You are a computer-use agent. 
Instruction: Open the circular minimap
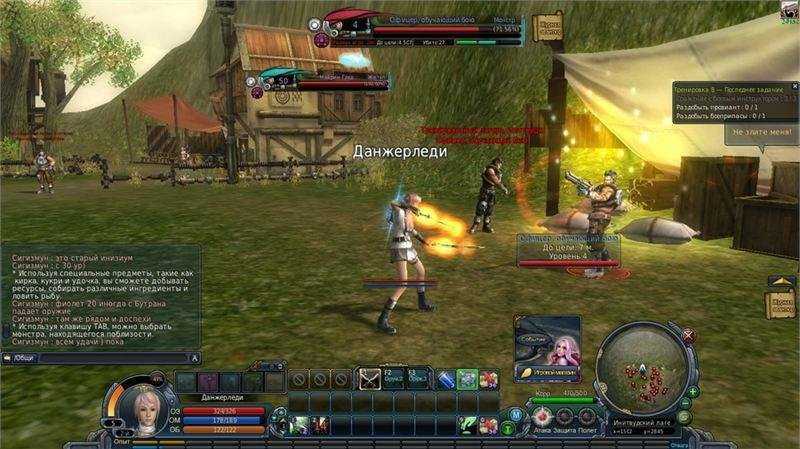(640, 372)
